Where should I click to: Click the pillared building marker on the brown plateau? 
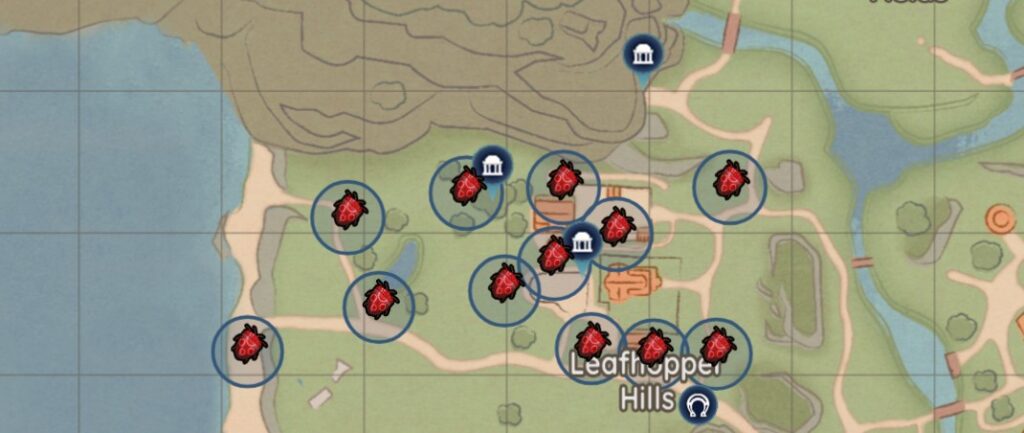tap(642, 56)
